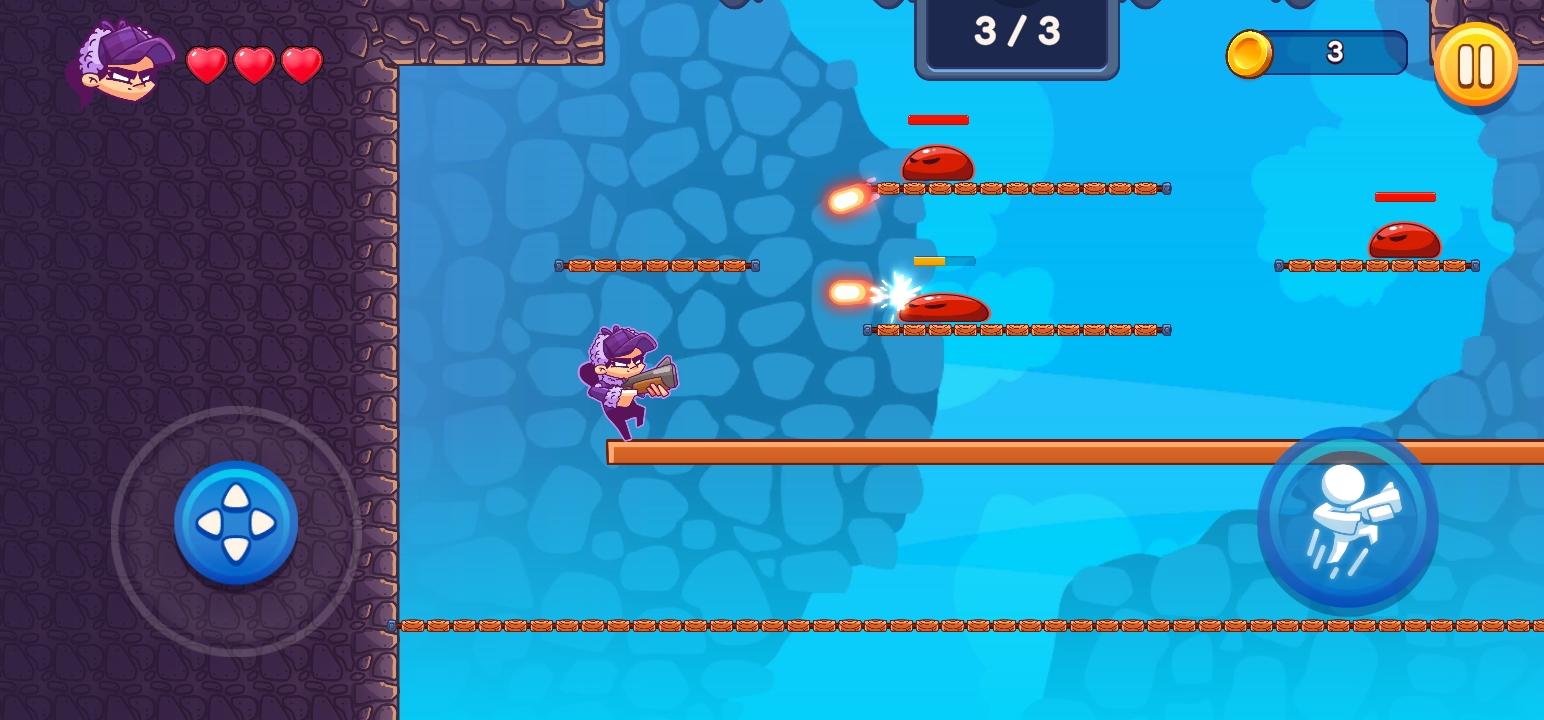Click the slime on the far-right platform
The height and width of the screenshot is (720, 1544).
[1403, 238]
